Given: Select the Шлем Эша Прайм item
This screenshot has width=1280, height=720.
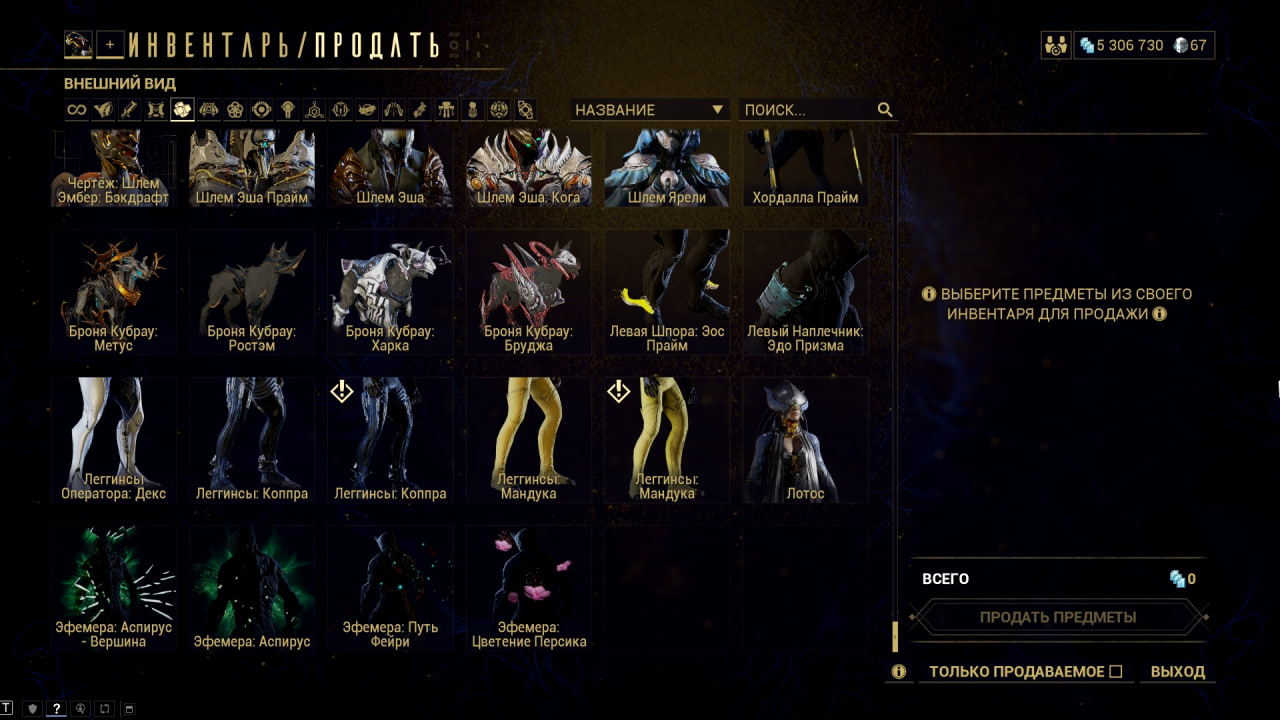Looking at the screenshot, I should coord(251,167).
